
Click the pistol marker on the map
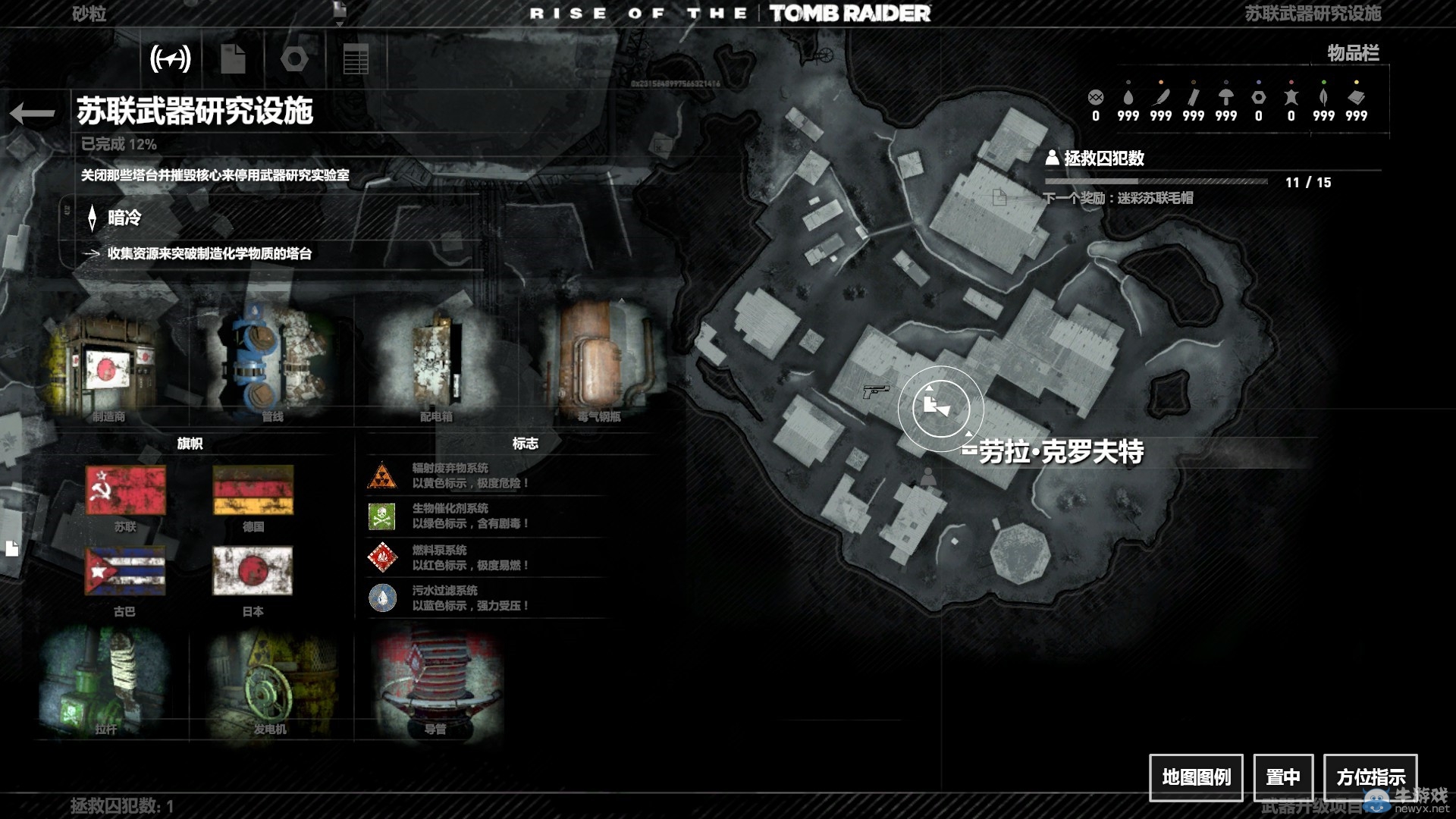pyautogui.click(x=875, y=391)
